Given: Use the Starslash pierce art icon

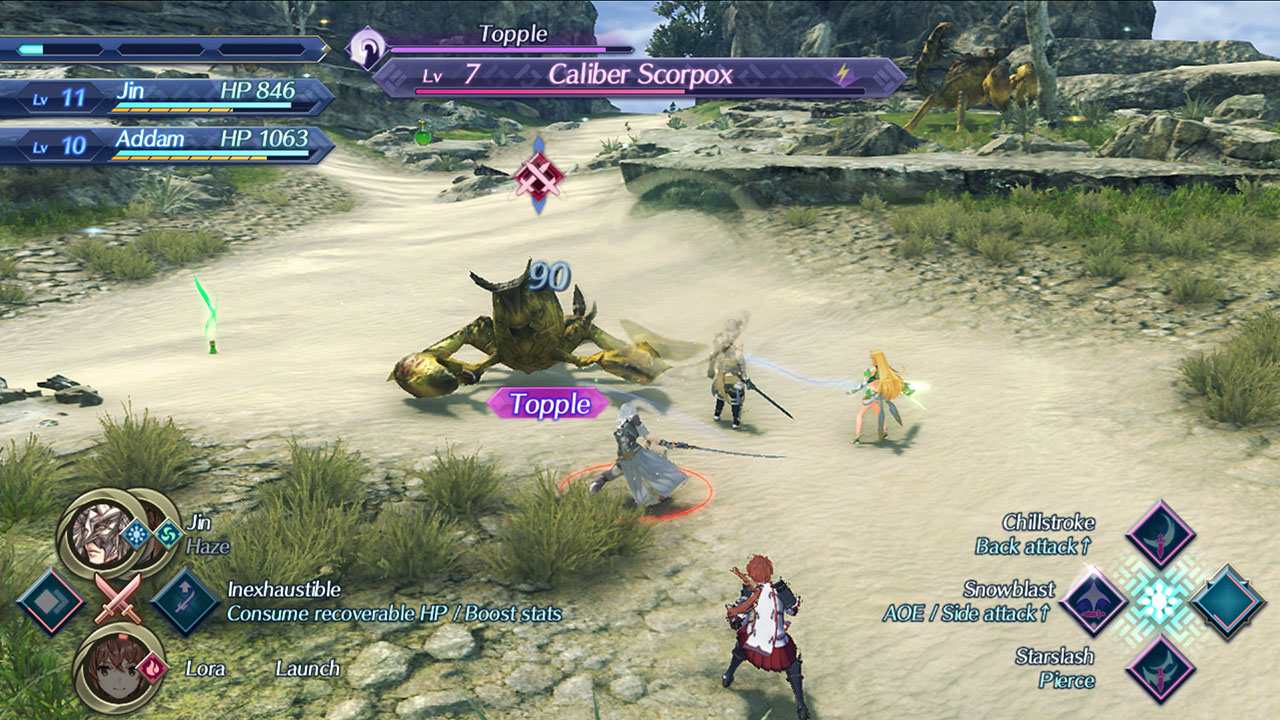Looking at the screenshot, I should coord(1162,672).
